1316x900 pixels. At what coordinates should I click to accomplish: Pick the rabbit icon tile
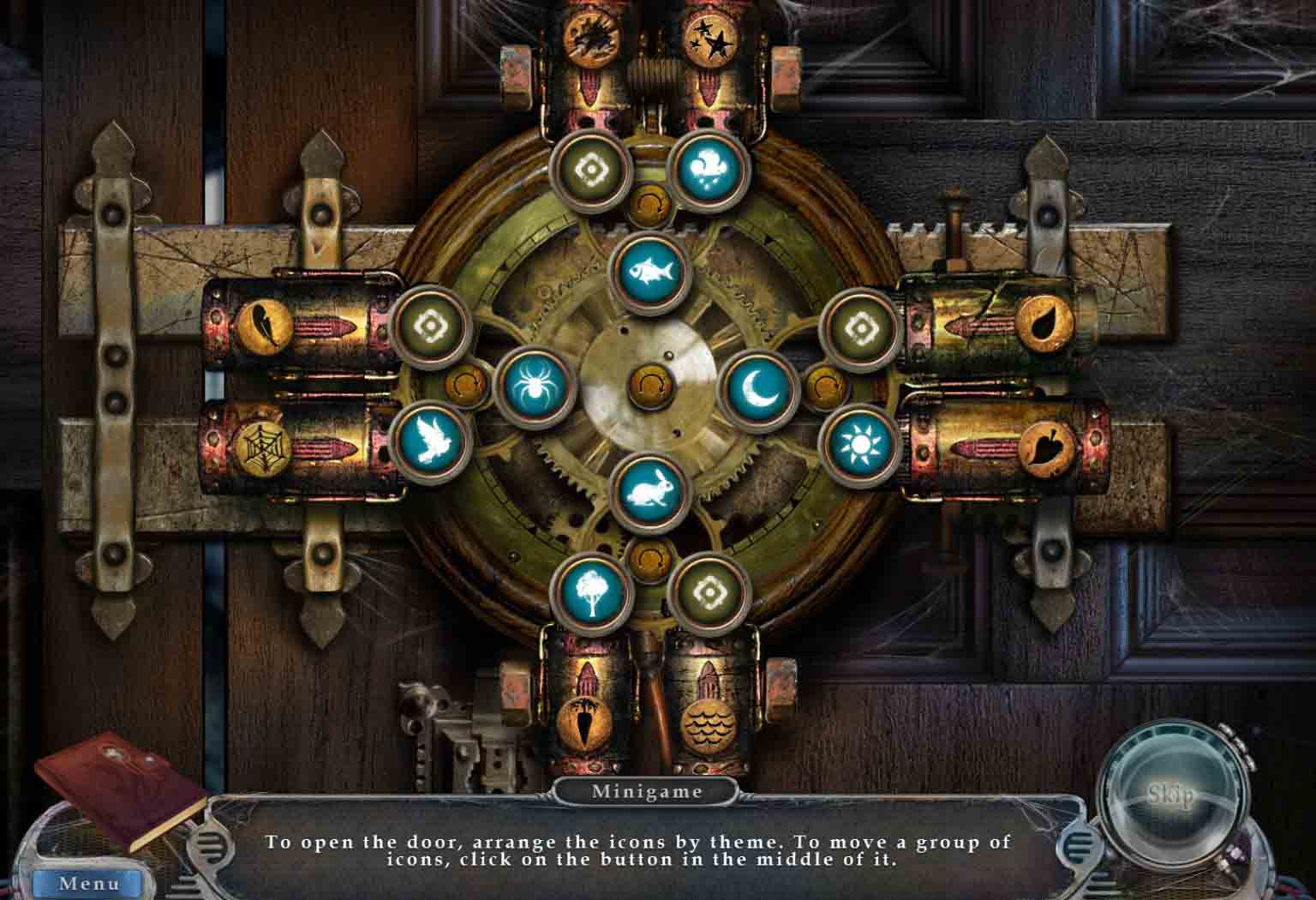click(649, 495)
